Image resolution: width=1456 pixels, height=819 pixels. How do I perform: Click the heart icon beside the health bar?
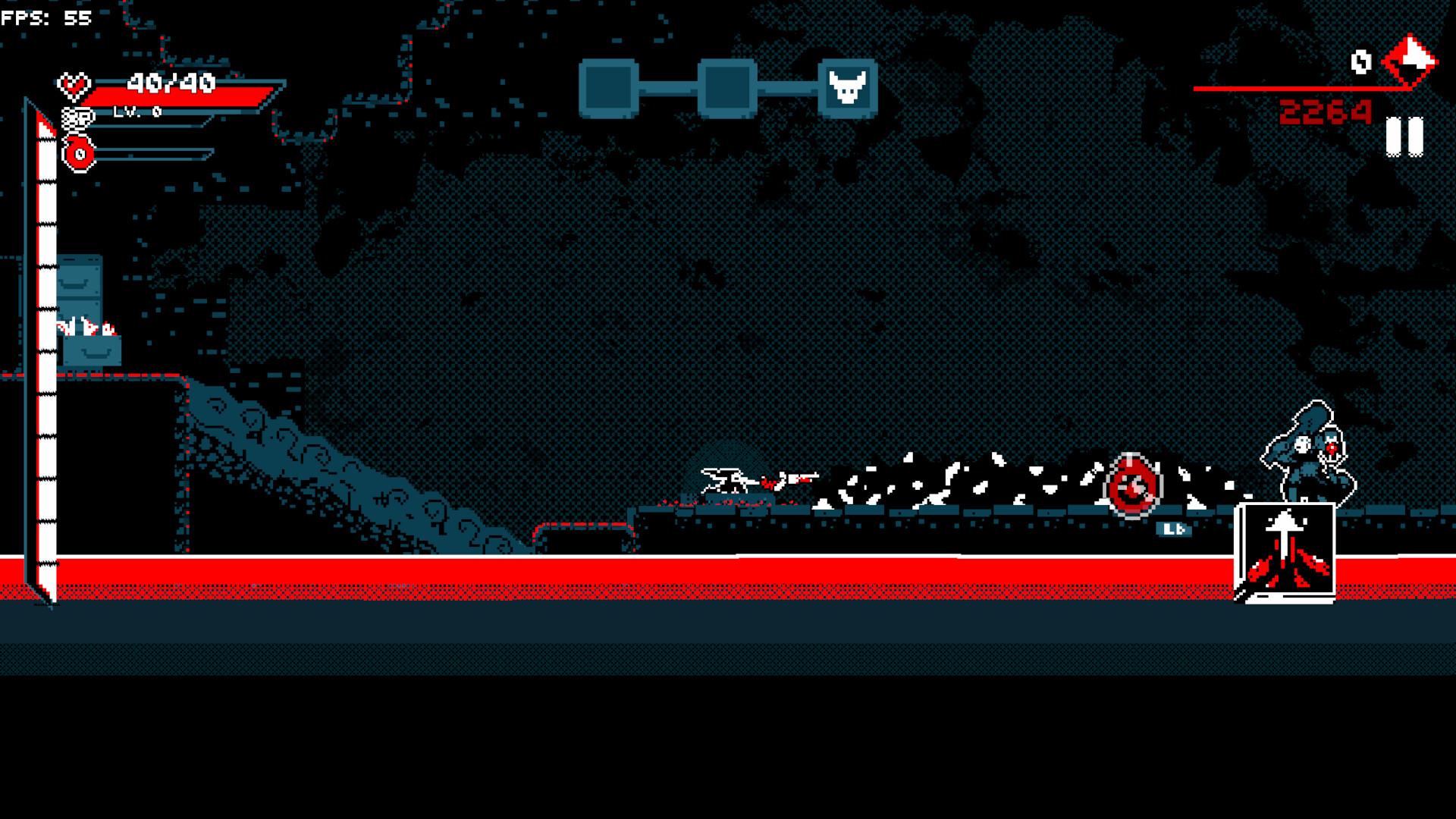74,85
